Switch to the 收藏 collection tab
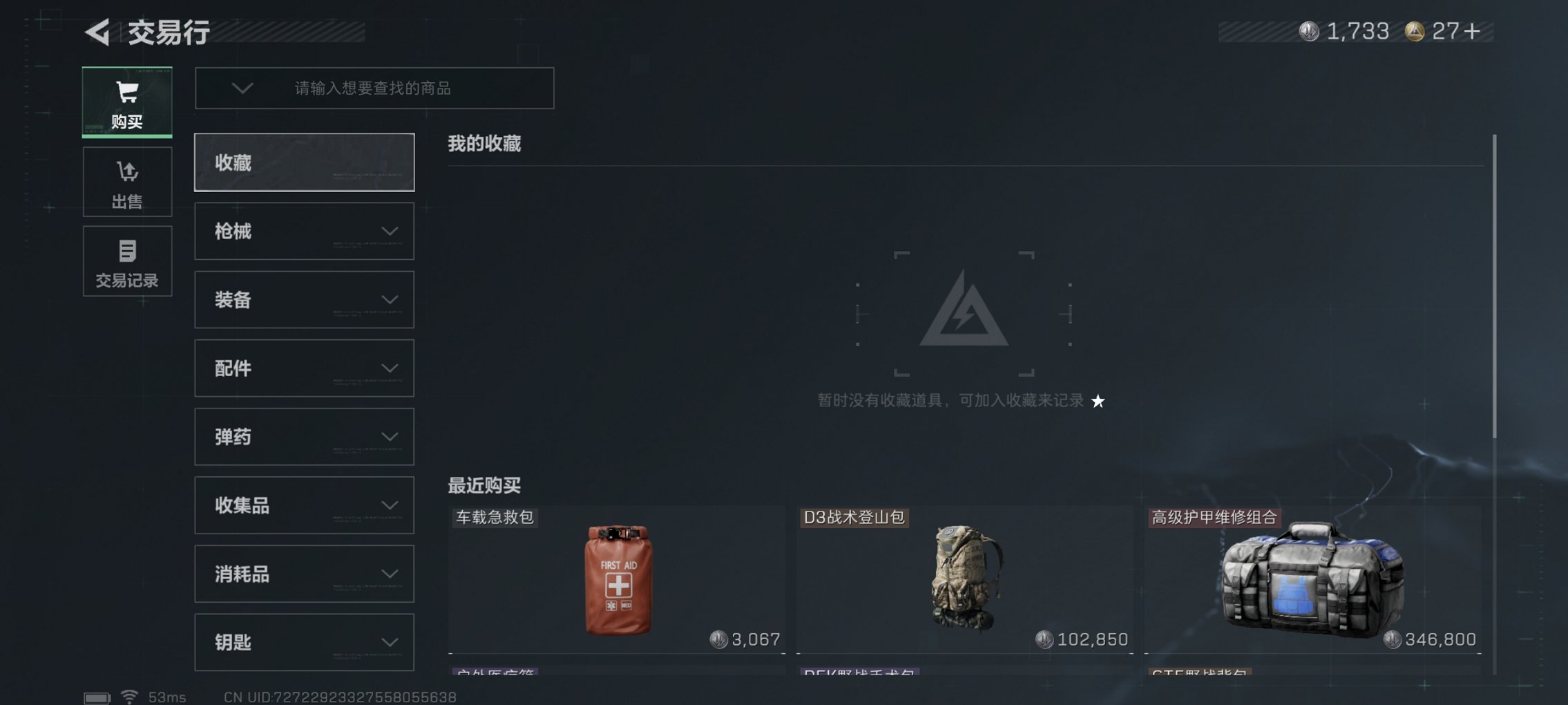 click(x=305, y=162)
